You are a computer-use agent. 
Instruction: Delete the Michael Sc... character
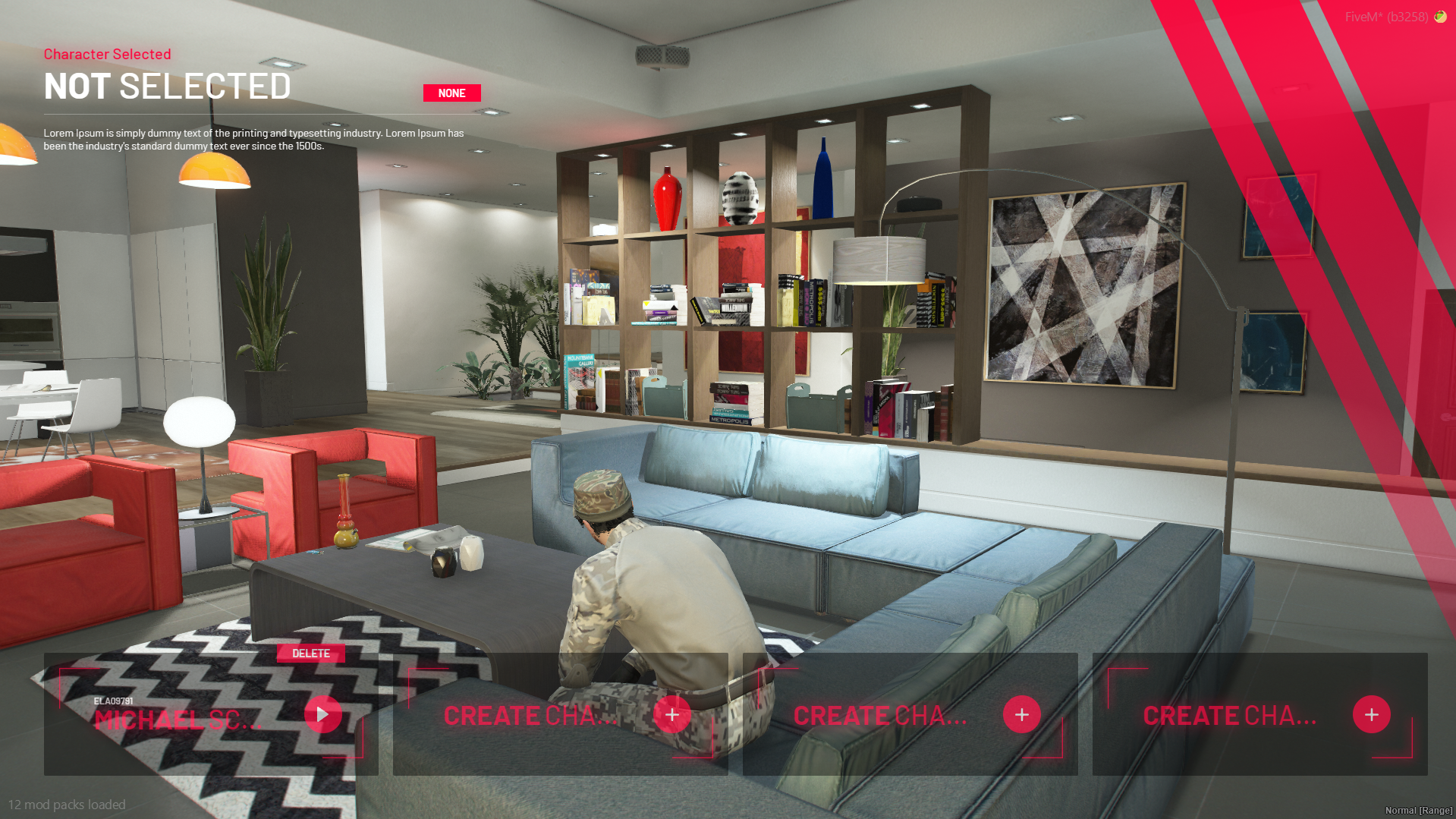[311, 654]
